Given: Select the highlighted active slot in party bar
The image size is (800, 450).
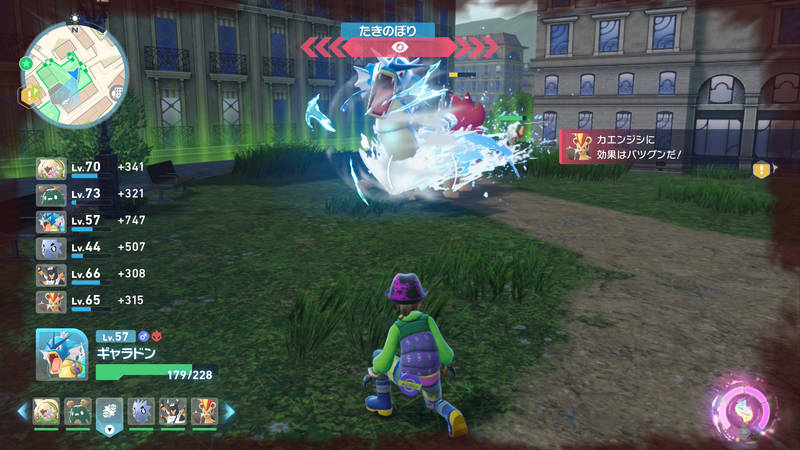Looking at the screenshot, I should point(110,412).
